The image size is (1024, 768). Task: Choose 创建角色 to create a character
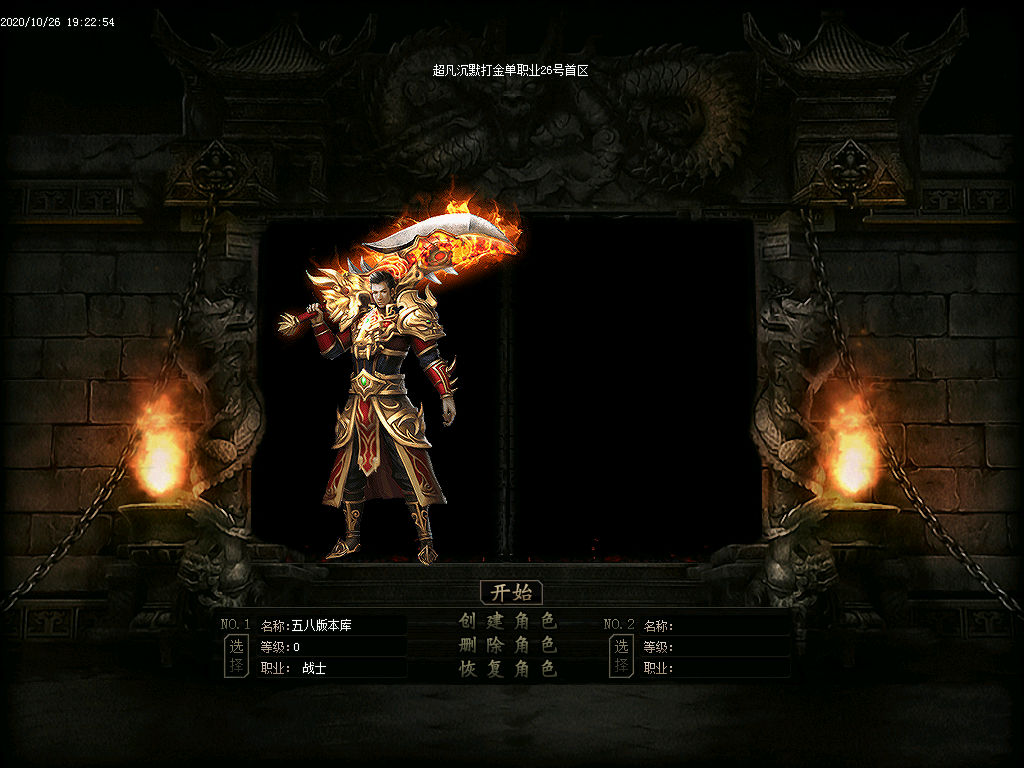click(508, 621)
